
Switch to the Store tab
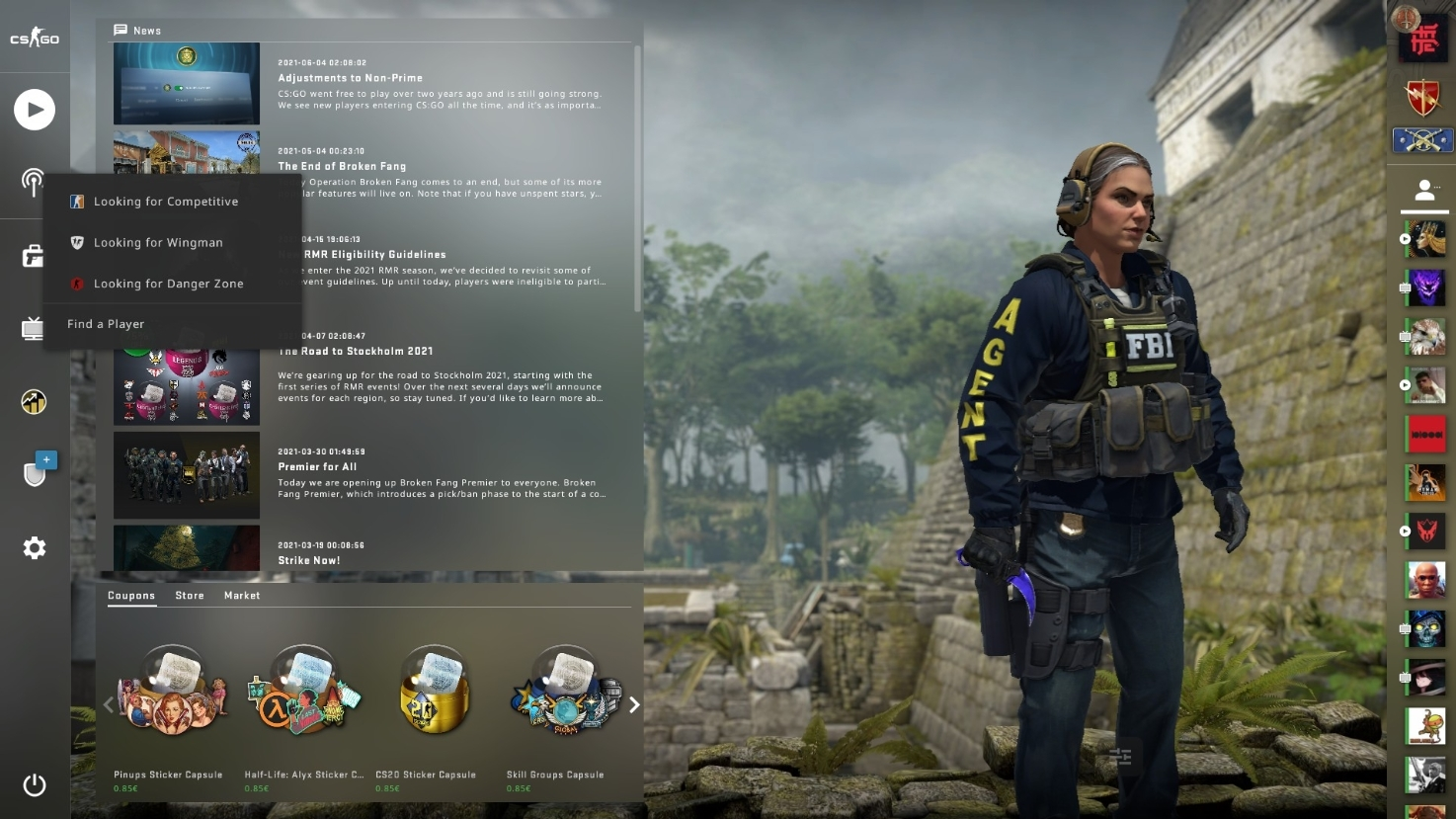[x=190, y=595]
